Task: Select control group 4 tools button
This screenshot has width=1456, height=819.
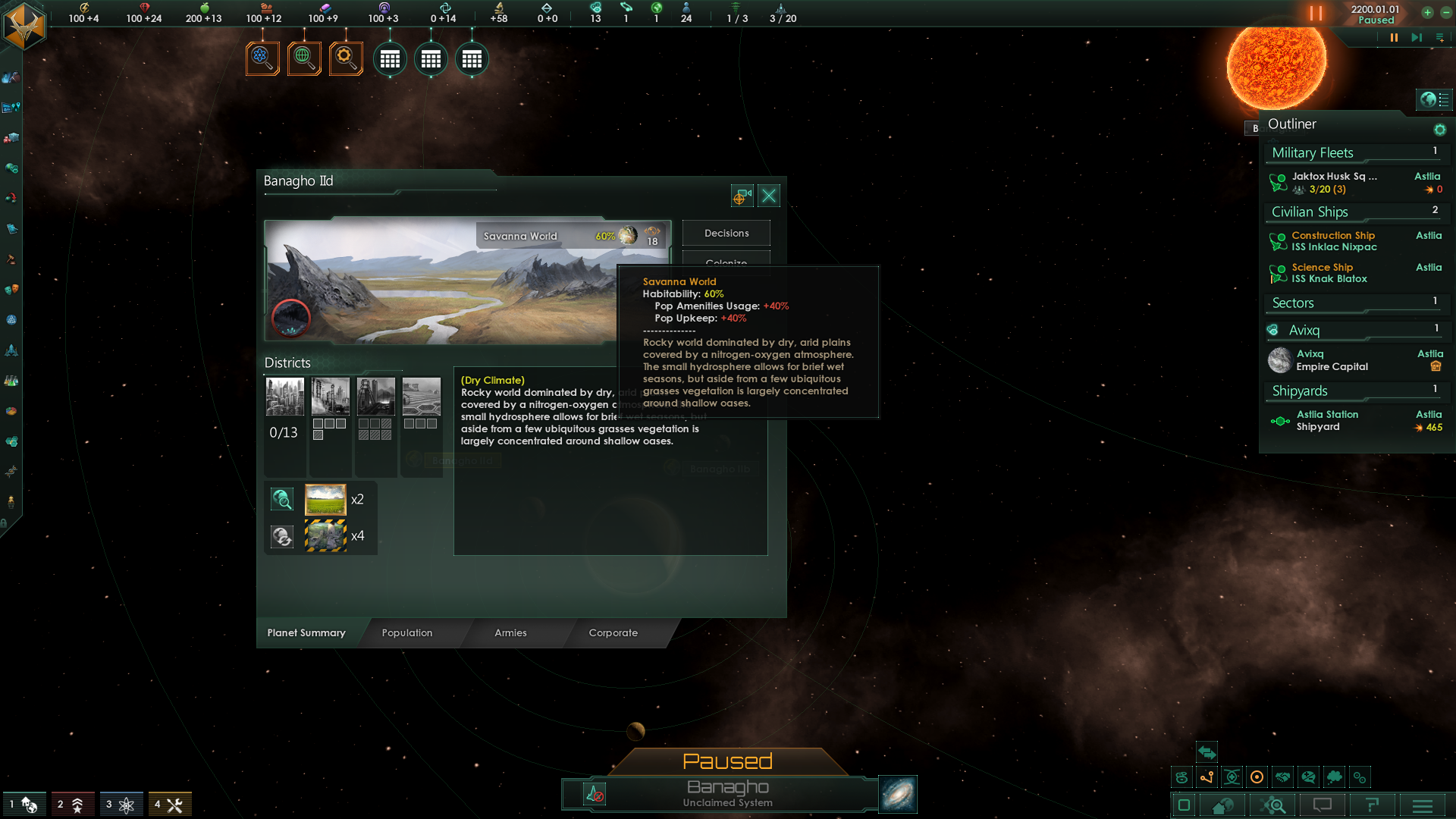Action: [x=170, y=805]
